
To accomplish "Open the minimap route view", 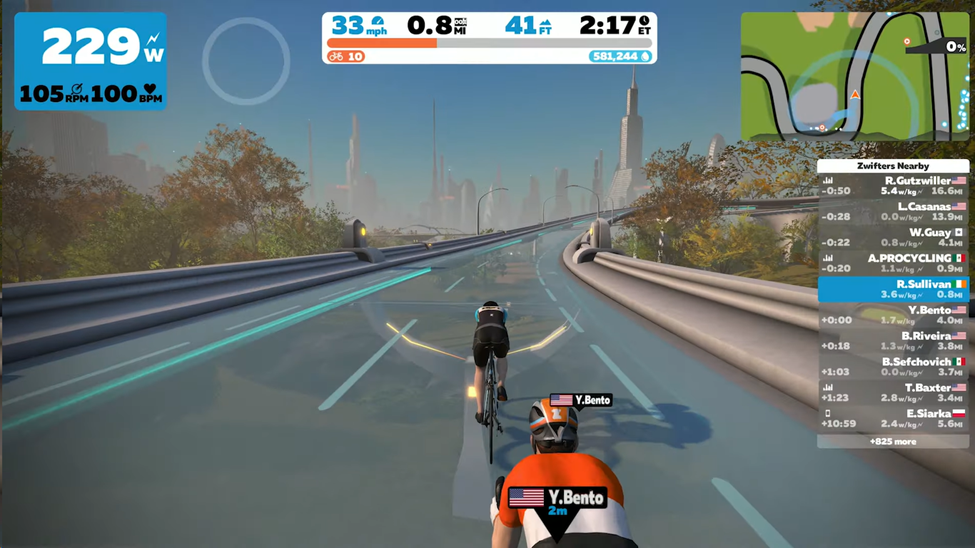I will click(854, 76).
